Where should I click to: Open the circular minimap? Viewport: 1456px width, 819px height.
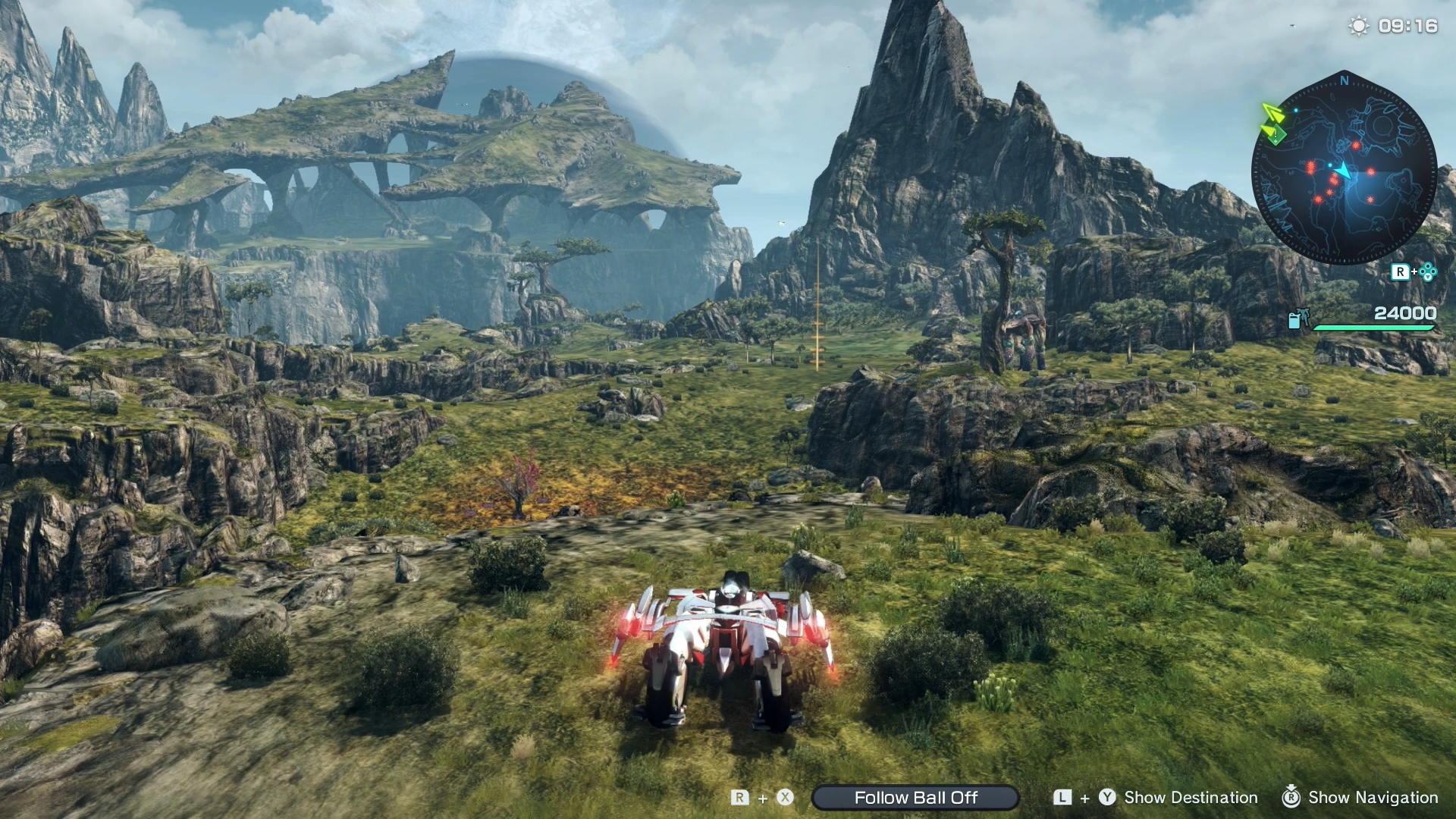coord(1344,168)
